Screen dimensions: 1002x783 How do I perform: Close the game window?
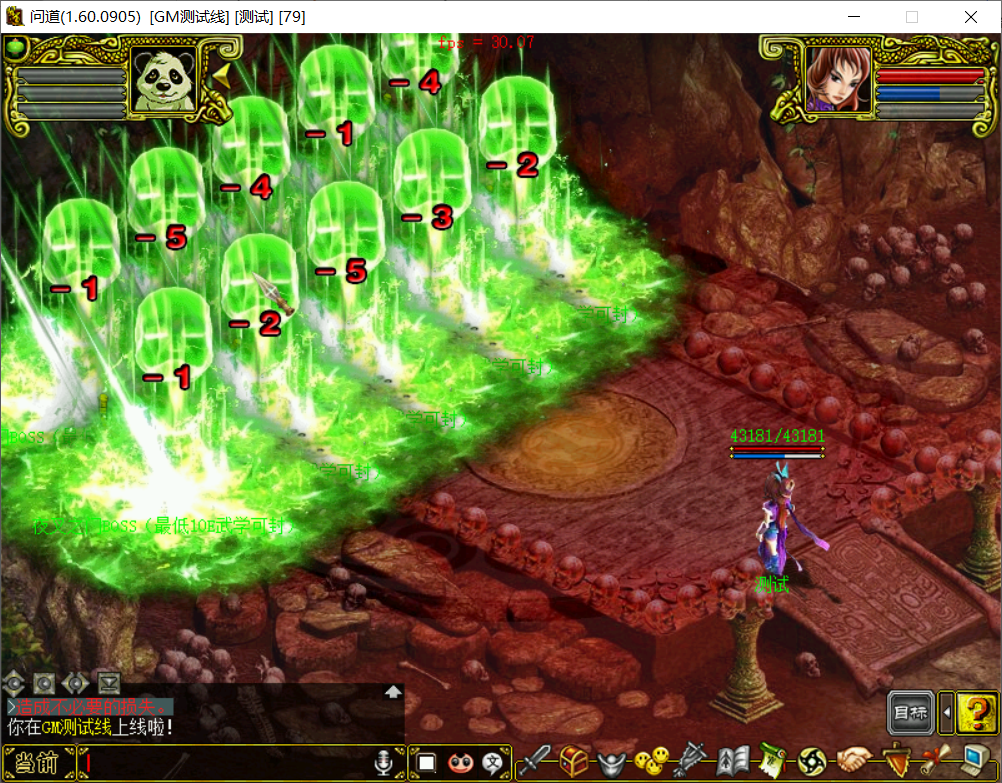click(971, 17)
